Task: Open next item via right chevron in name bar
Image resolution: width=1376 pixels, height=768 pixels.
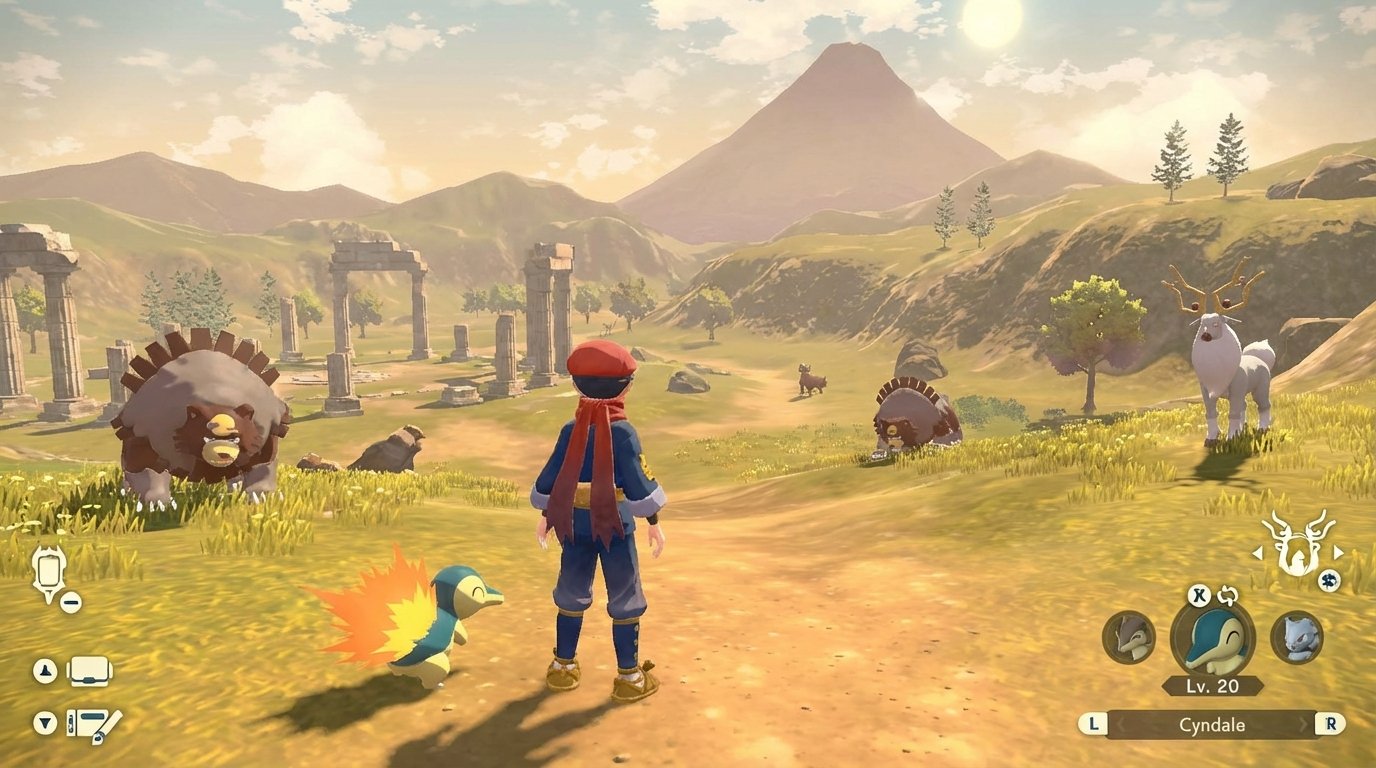Action: click(x=1302, y=724)
